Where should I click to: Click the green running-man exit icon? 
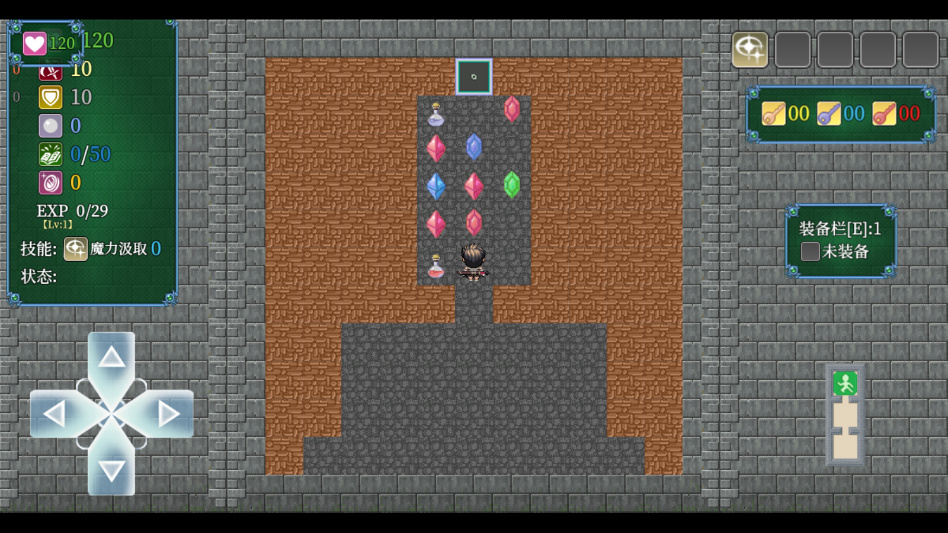click(x=845, y=383)
